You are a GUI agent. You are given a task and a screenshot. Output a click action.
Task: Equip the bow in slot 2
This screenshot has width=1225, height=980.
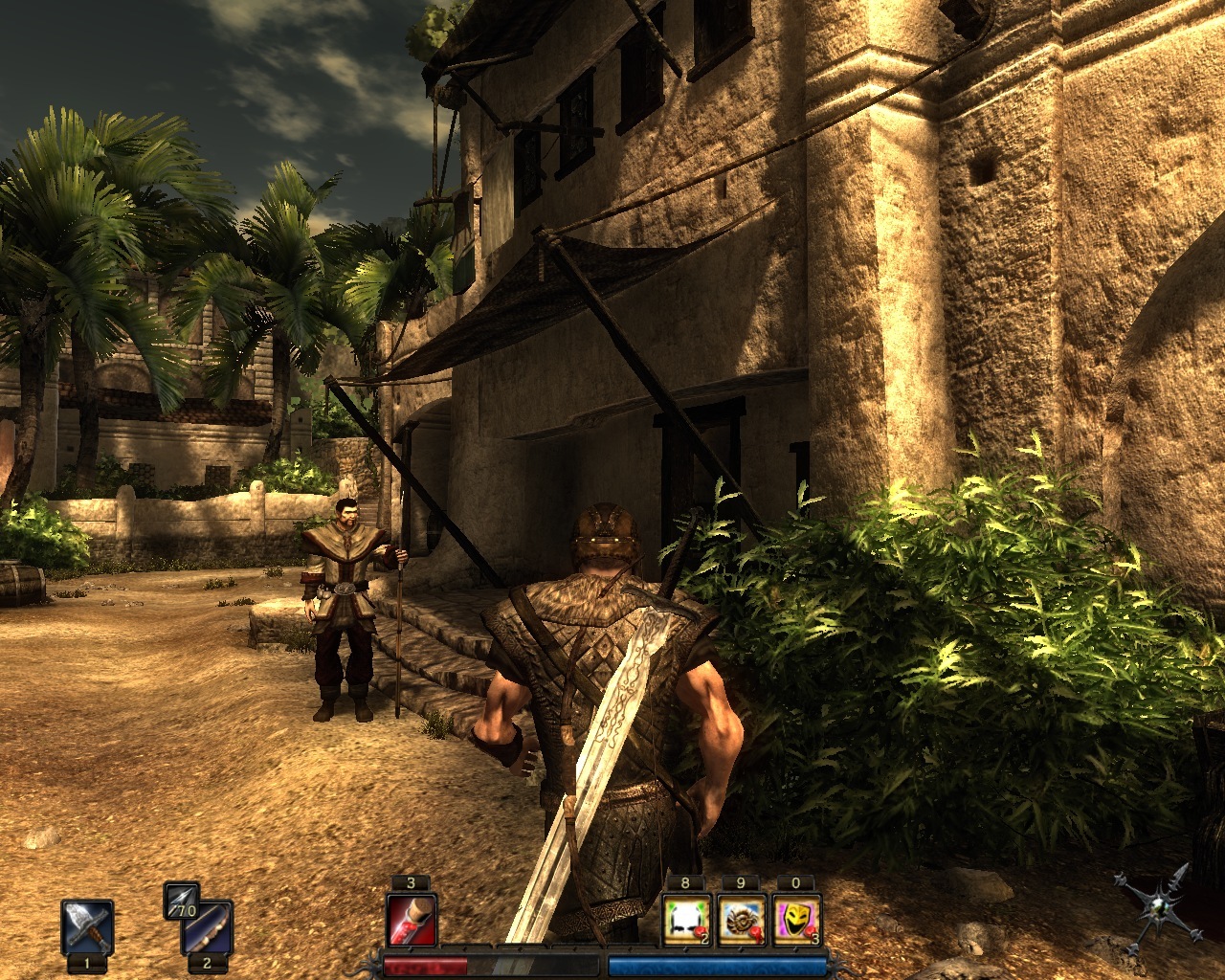point(207,929)
